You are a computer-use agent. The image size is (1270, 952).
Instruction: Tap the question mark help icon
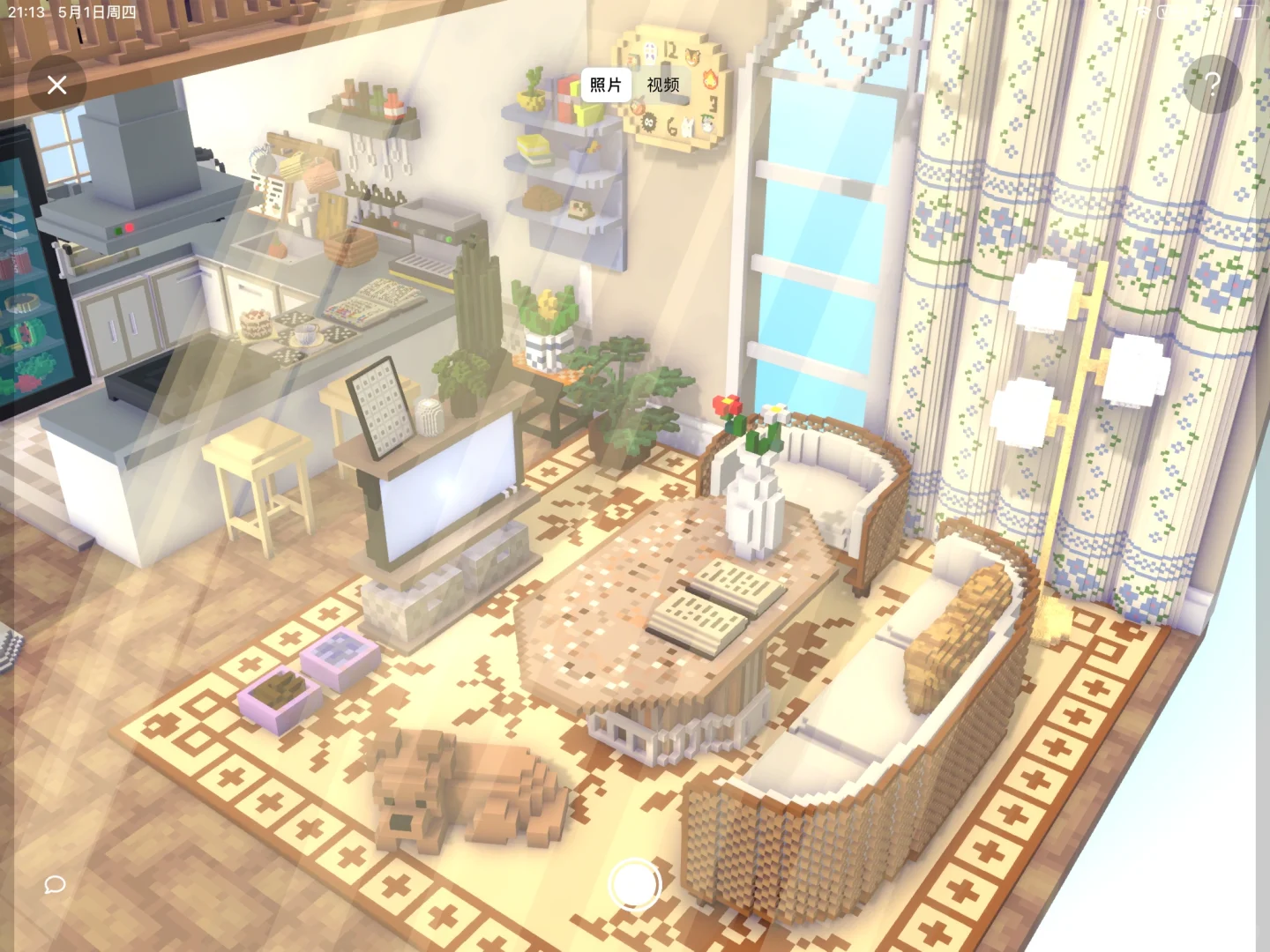click(x=1213, y=84)
